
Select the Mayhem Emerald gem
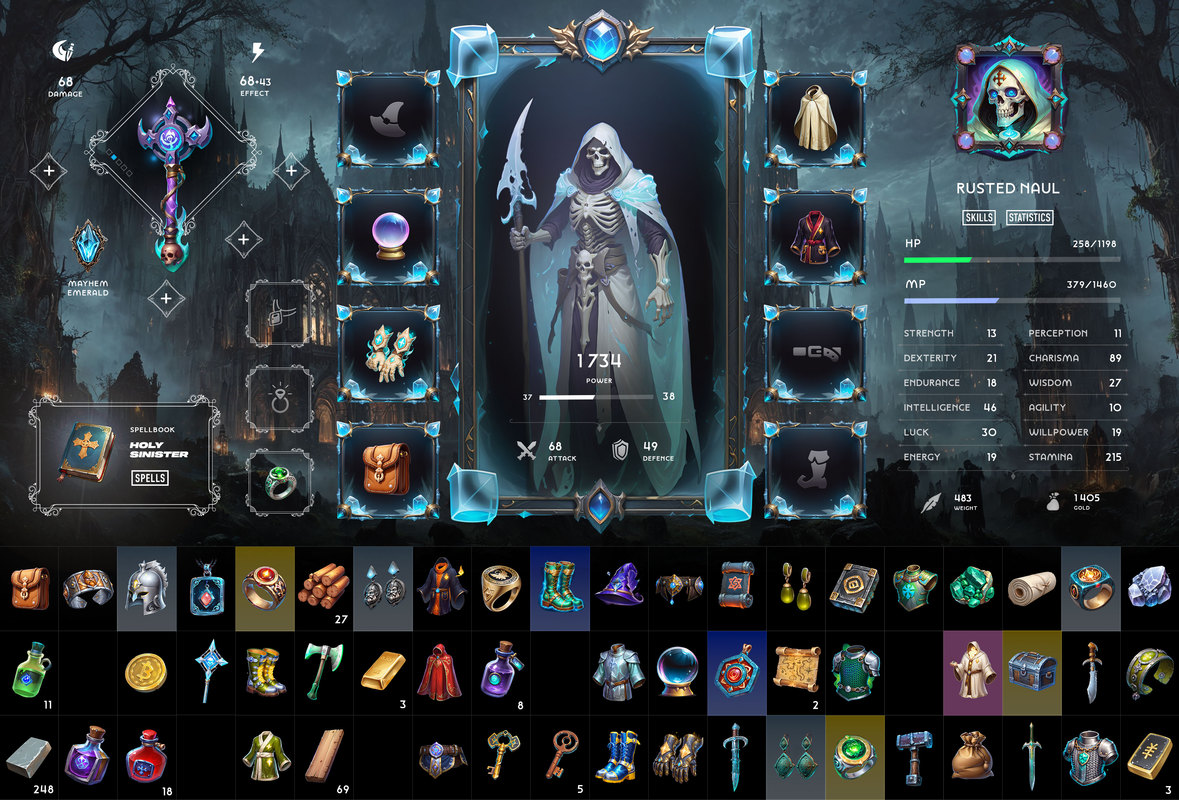[88, 247]
